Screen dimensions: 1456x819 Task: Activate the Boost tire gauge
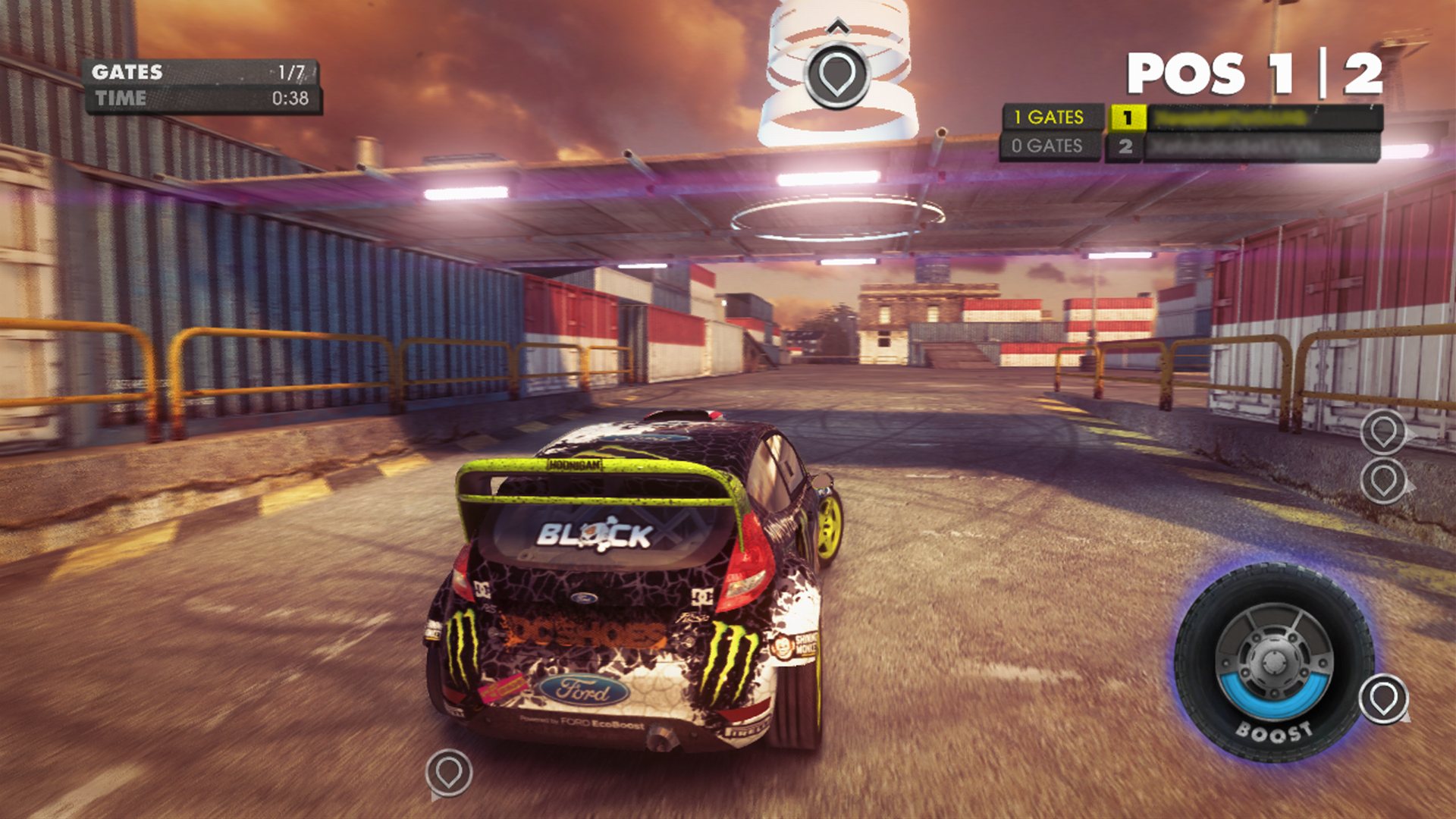1272,663
